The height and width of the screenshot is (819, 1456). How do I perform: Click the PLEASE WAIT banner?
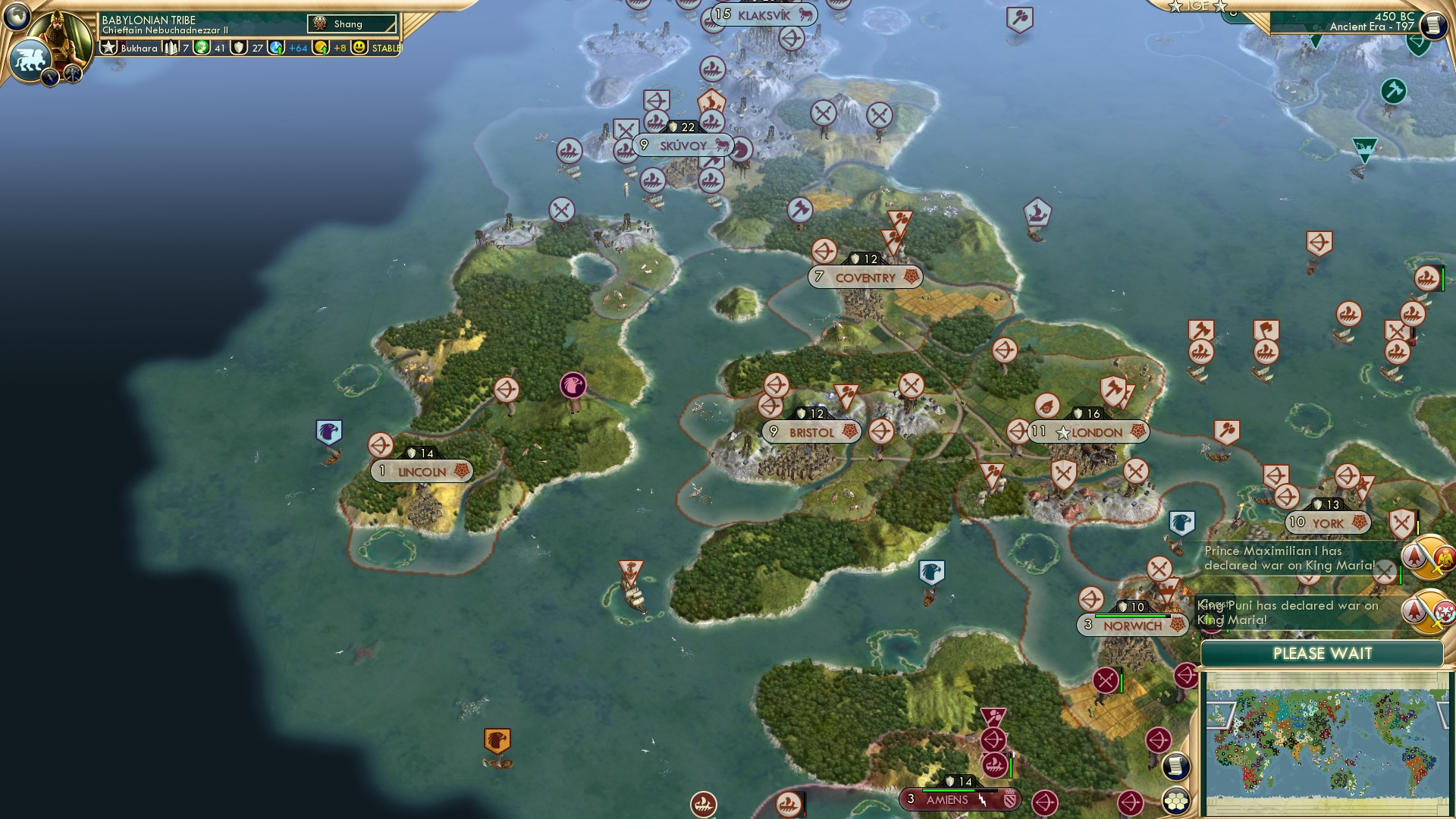[1323, 652]
